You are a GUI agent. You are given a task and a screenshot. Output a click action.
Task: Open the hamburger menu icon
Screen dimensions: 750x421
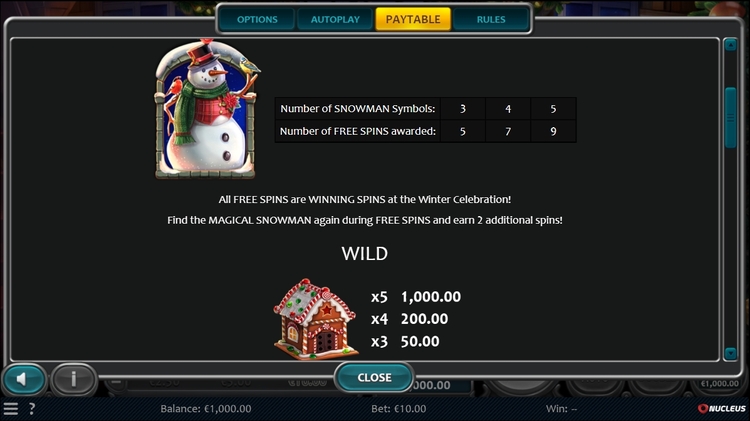pyautogui.click(x=11, y=409)
